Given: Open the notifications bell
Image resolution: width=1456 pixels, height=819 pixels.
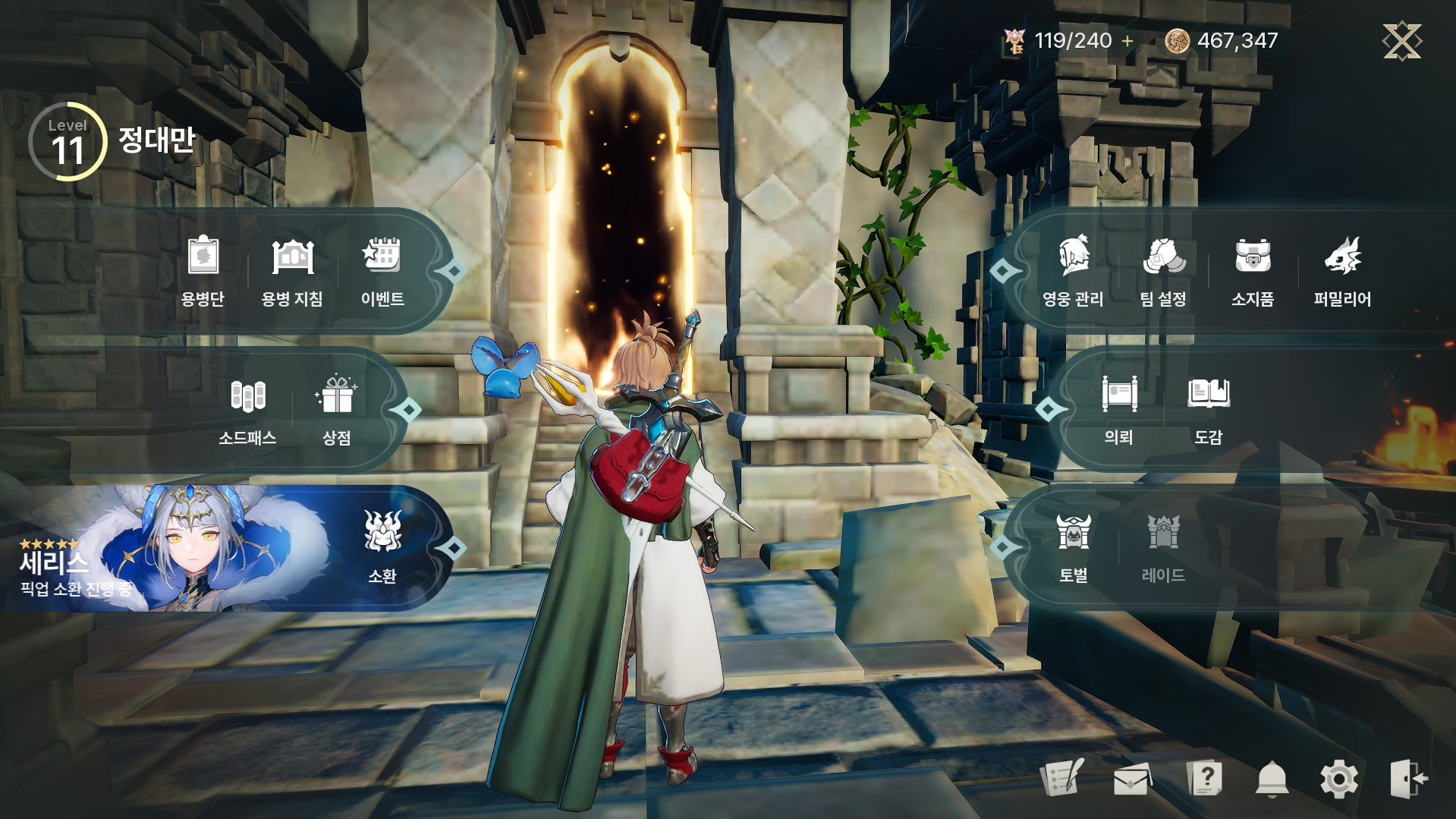Looking at the screenshot, I should (1272, 779).
